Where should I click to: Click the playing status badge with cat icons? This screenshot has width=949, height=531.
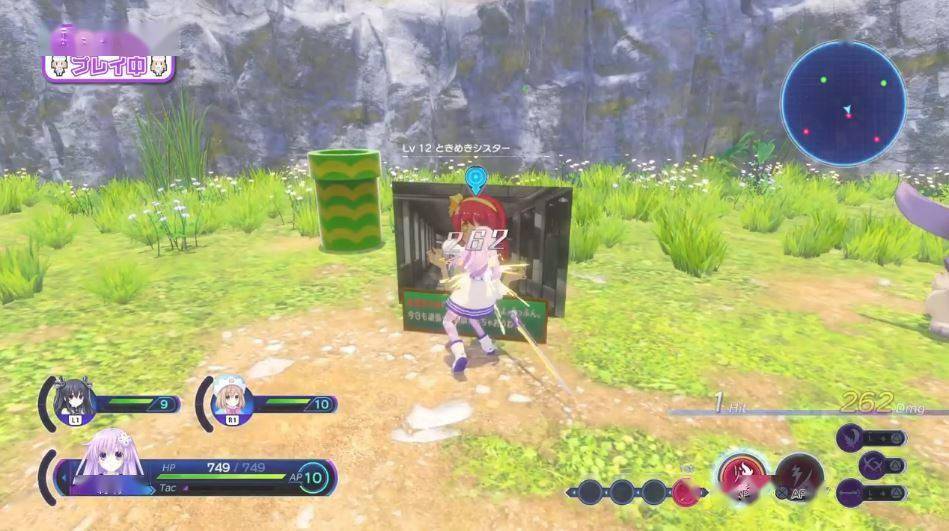point(109,68)
